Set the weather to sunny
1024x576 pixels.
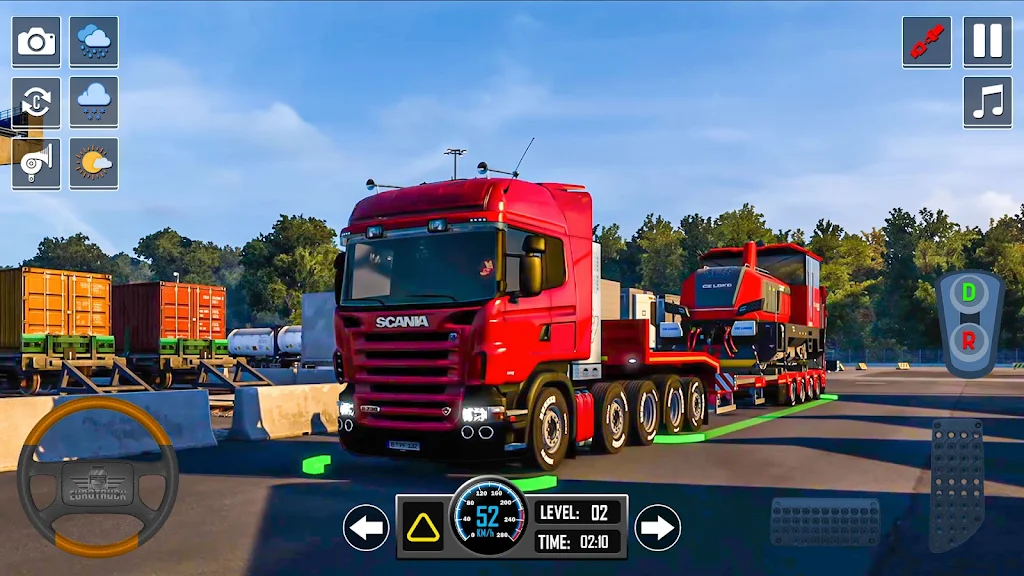coord(94,163)
